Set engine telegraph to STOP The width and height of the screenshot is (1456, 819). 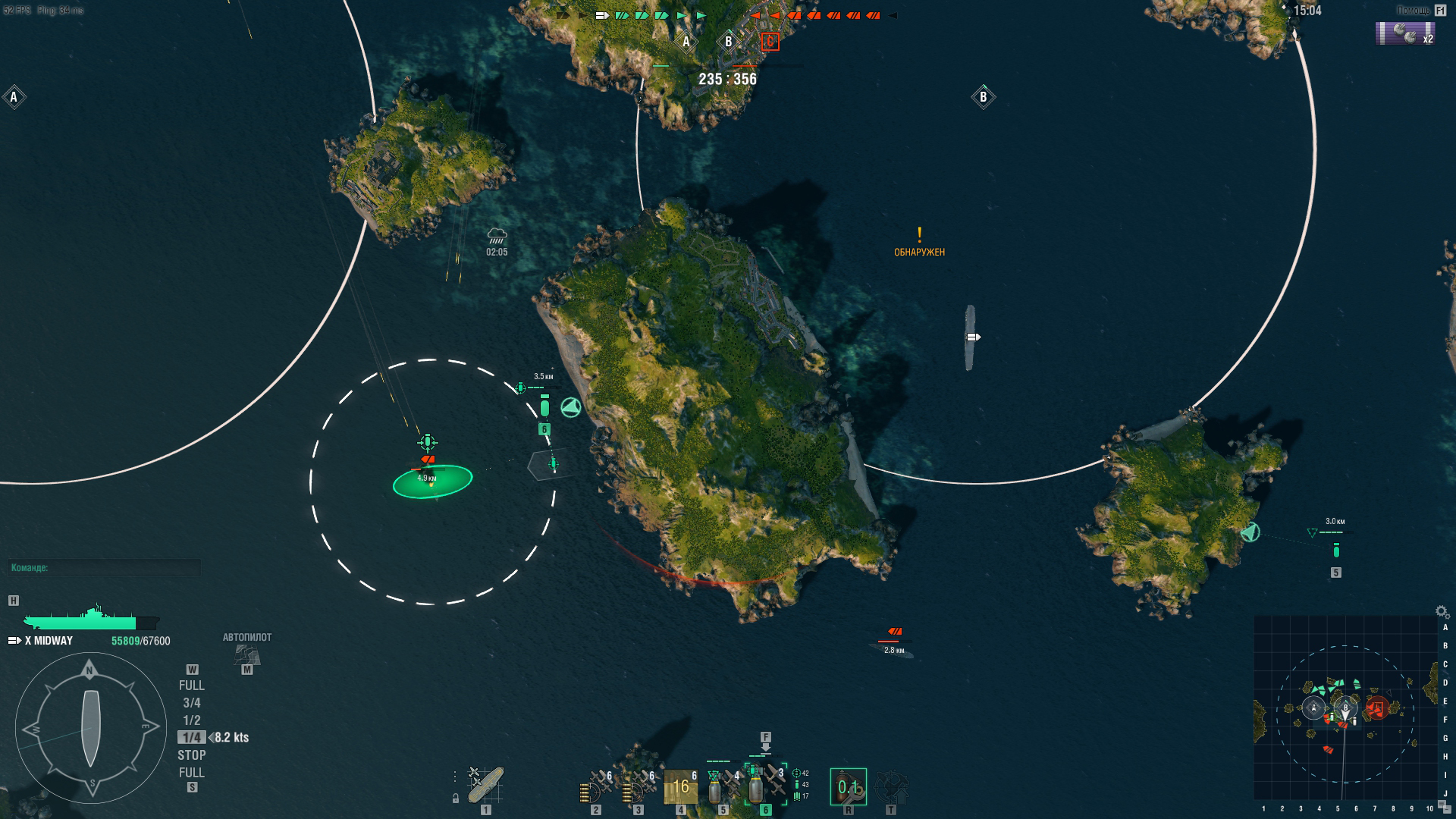pyautogui.click(x=191, y=755)
